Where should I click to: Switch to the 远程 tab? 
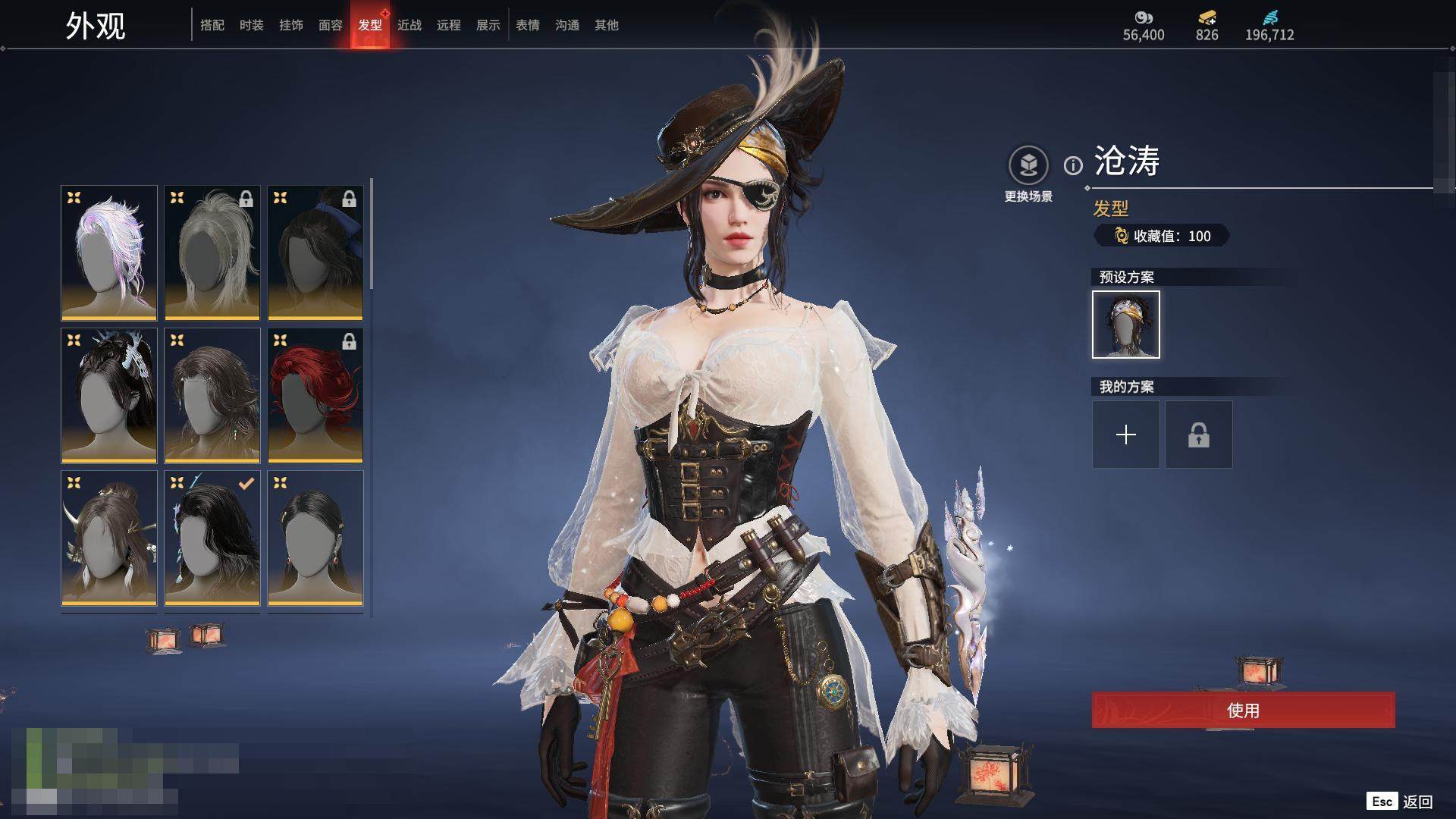[x=449, y=25]
